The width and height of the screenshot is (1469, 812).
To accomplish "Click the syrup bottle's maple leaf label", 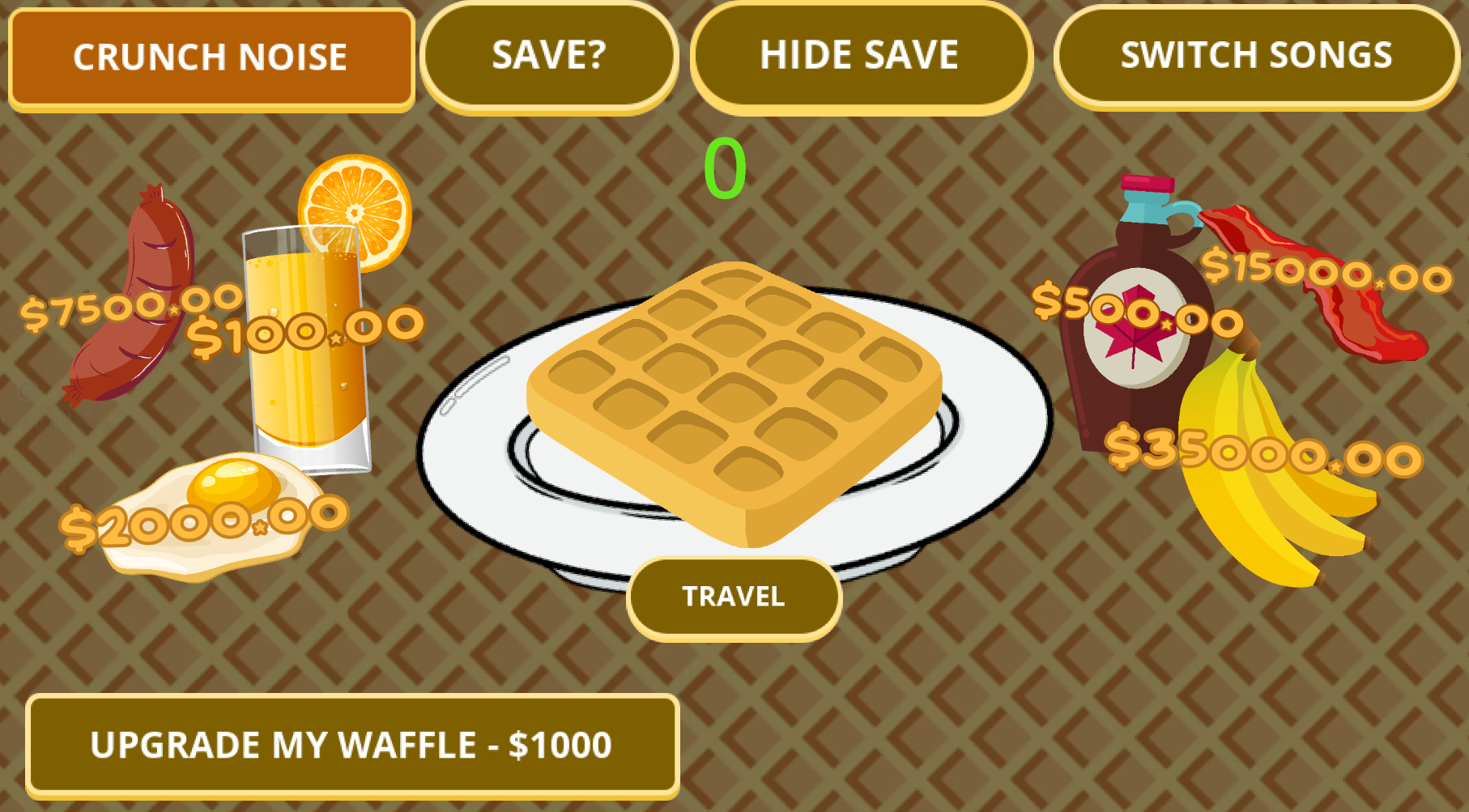I will point(1134,324).
